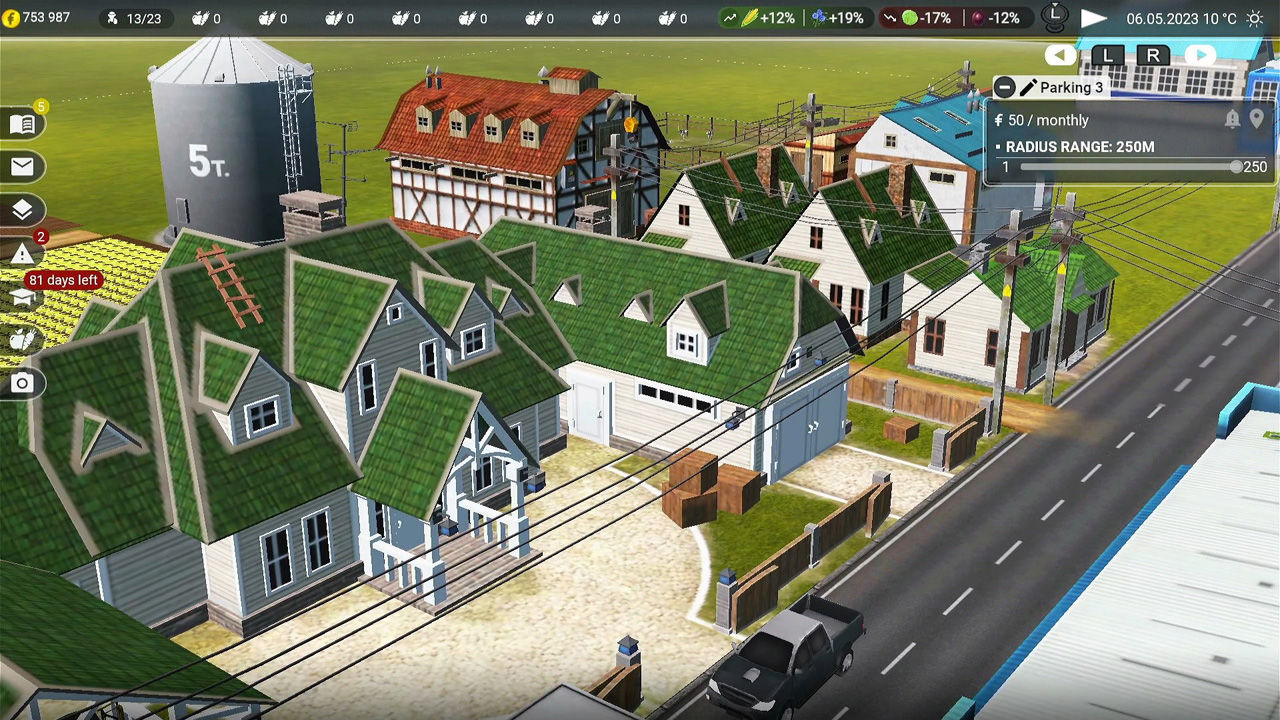
Task: Rename Parking 3 with the pencil icon
Action: 1028,88
